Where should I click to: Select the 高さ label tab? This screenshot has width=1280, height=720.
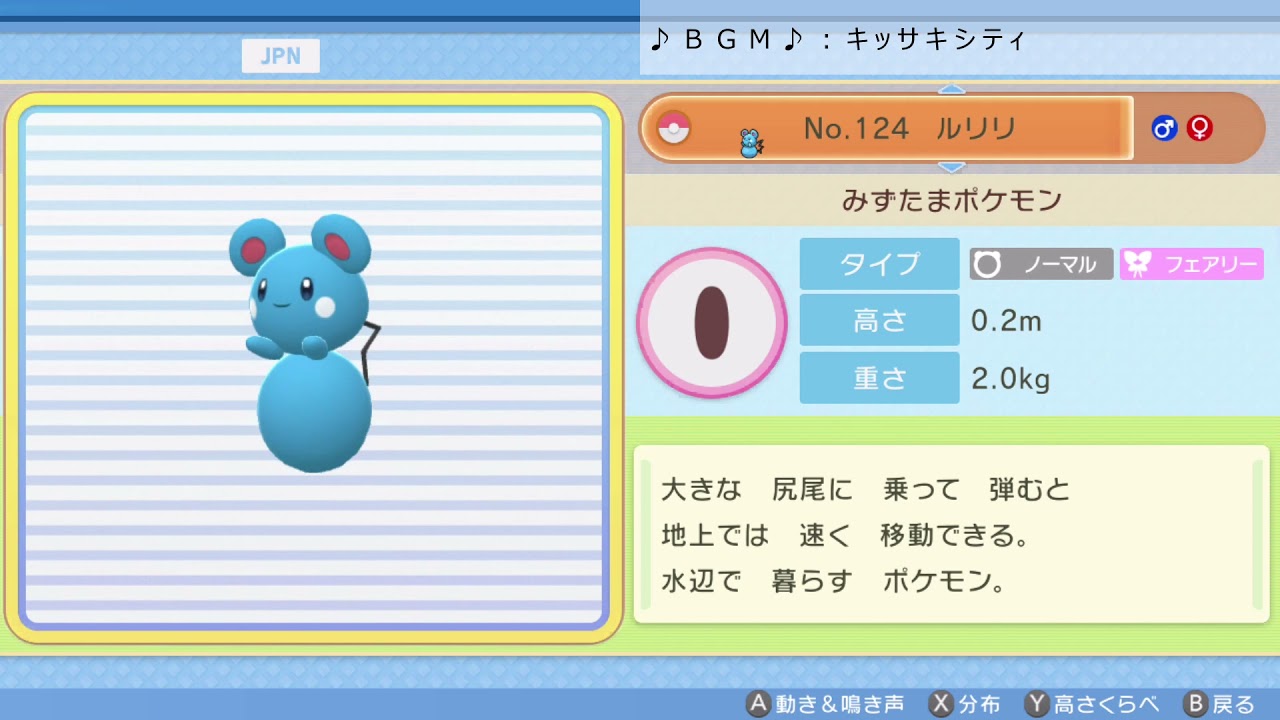878,320
